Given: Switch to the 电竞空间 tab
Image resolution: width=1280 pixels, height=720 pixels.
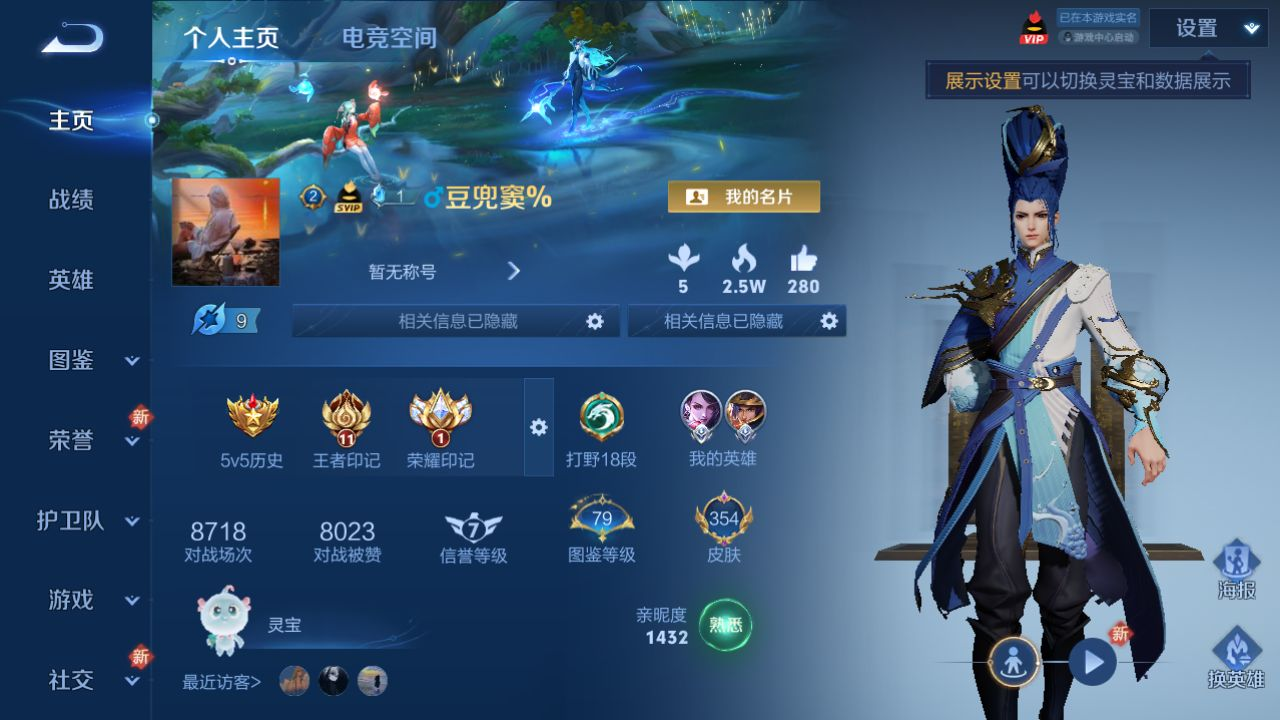Looking at the screenshot, I should click(x=389, y=38).
